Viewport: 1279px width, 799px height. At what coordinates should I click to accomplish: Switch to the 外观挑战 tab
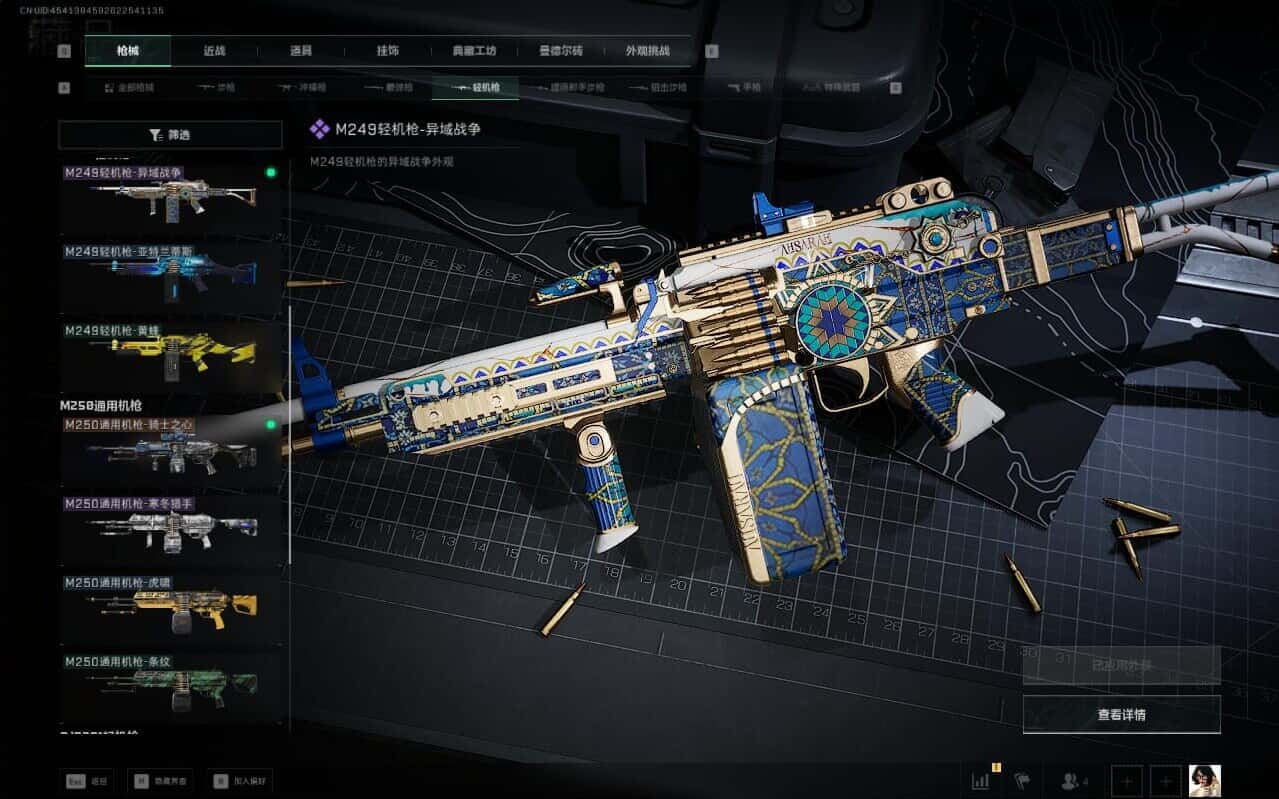pos(646,51)
